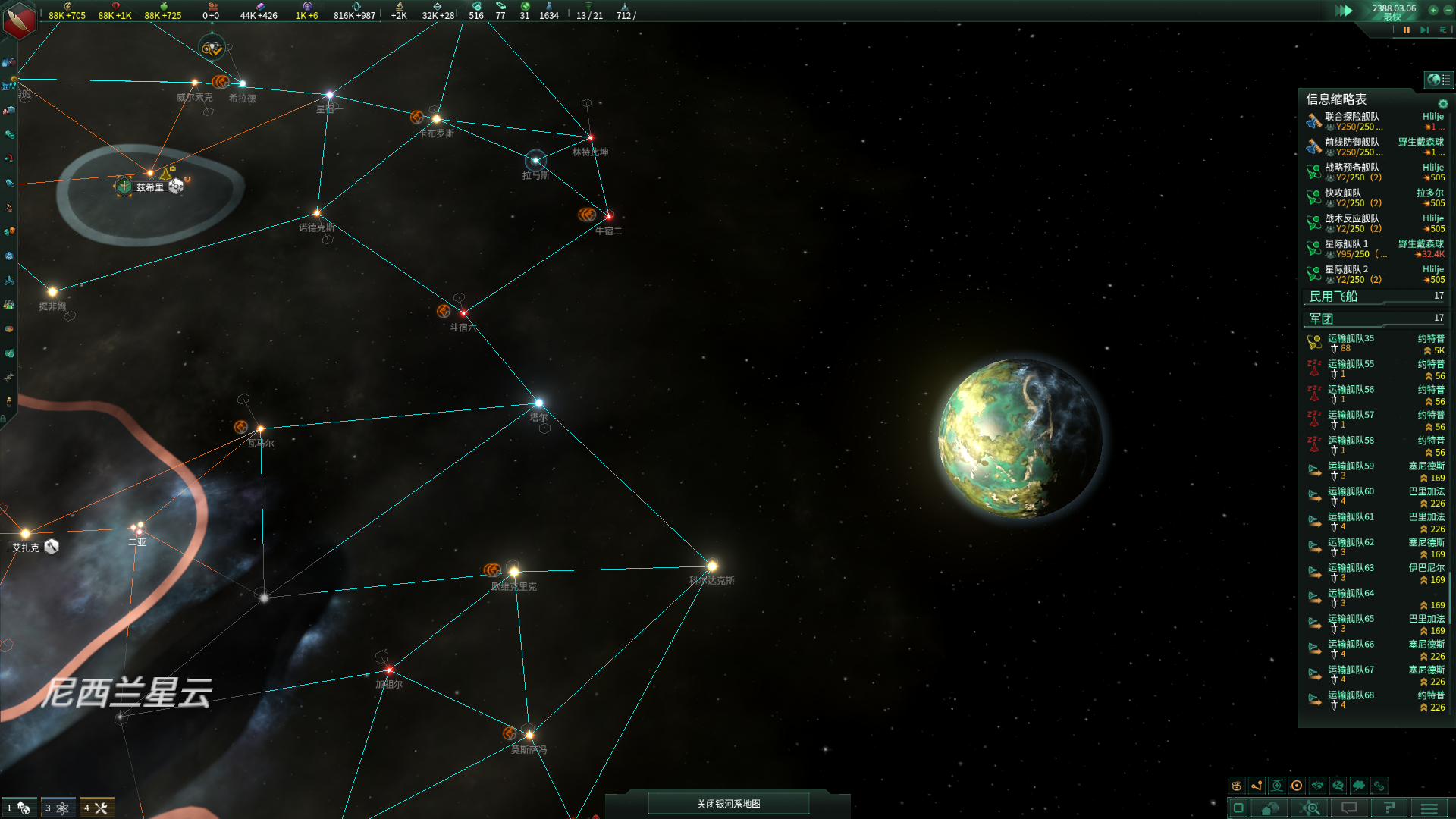The image size is (1456, 819).
Task: Increase game speed with the plus button
Action: pos(1433,10)
